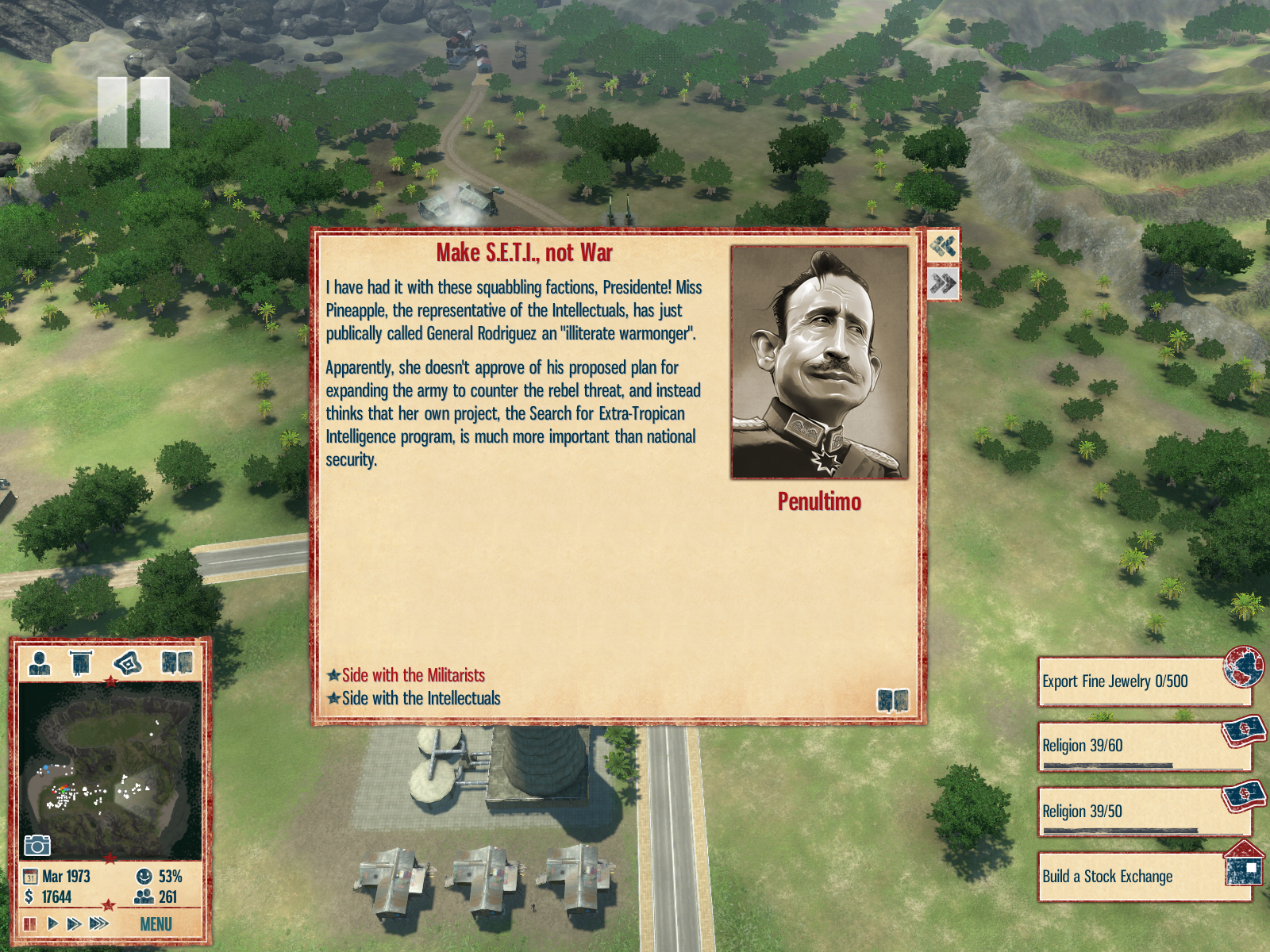This screenshot has height=952, width=1270.
Task: Go to previous message with left double-arrow
Action: pyautogui.click(x=943, y=246)
